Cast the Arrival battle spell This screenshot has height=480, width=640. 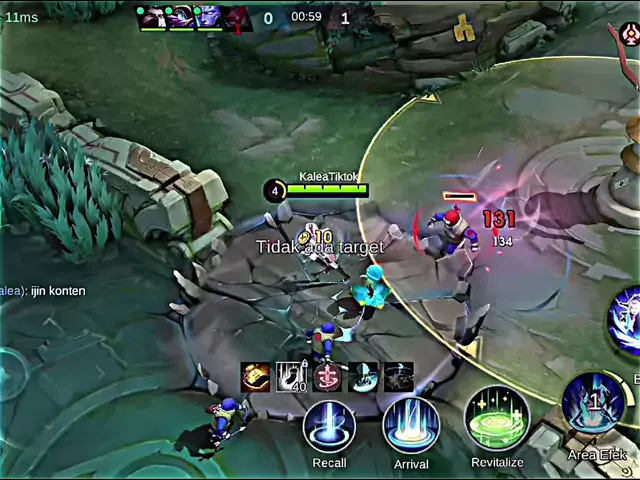(411, 426)
